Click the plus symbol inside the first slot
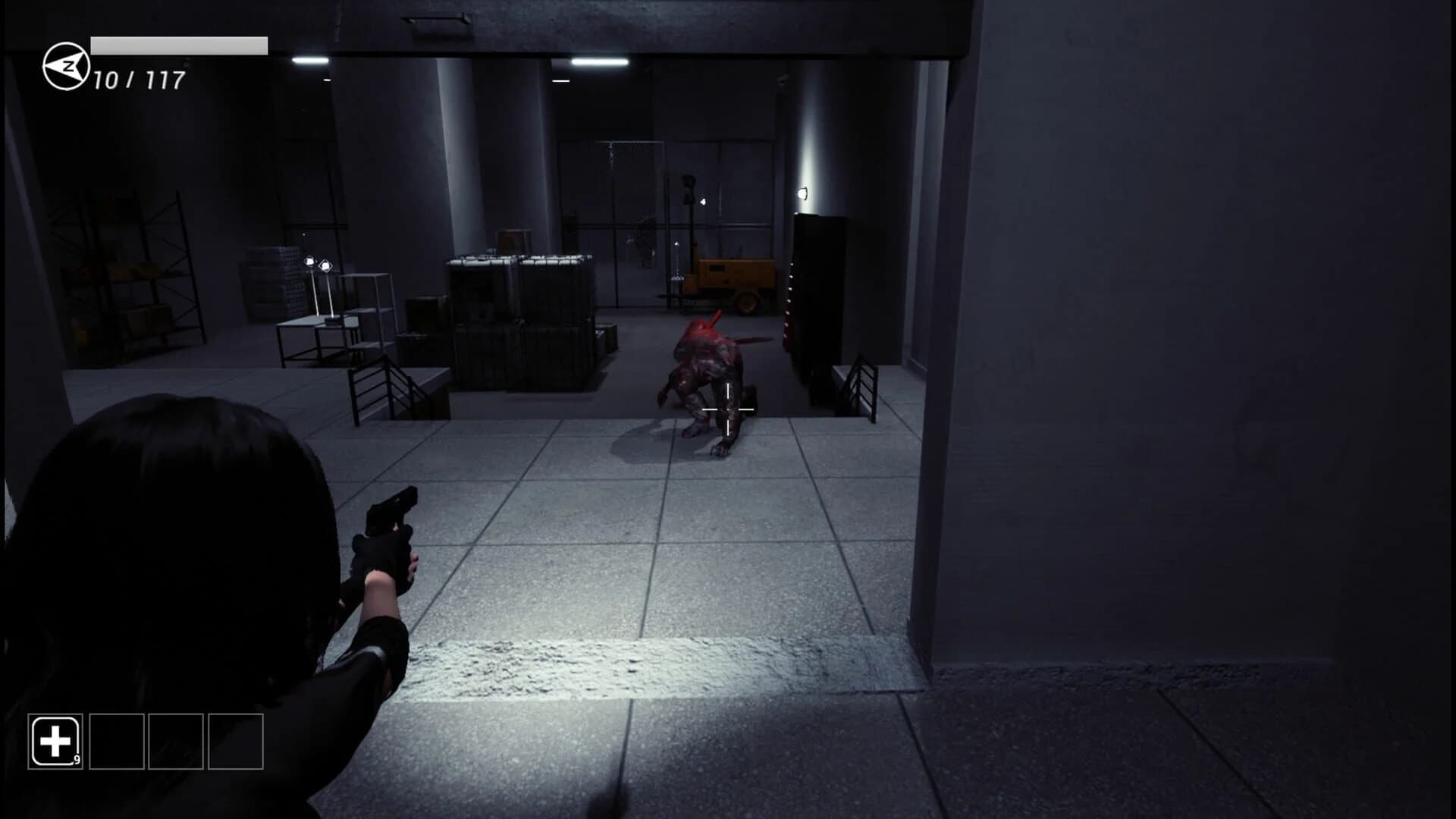1456x819 pixels. pyautogui.click(x=55, y=741)
